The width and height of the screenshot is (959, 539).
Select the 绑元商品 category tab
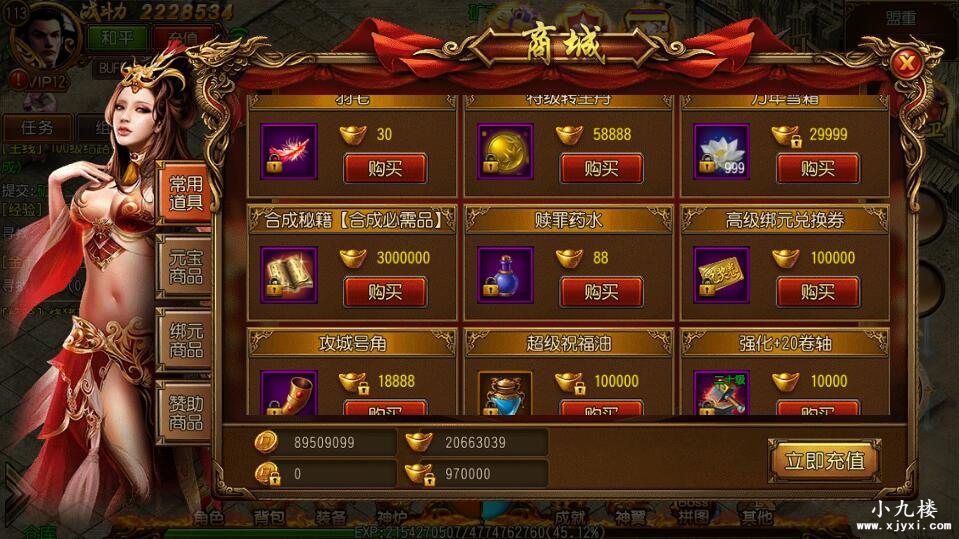(x=185, y=339)
